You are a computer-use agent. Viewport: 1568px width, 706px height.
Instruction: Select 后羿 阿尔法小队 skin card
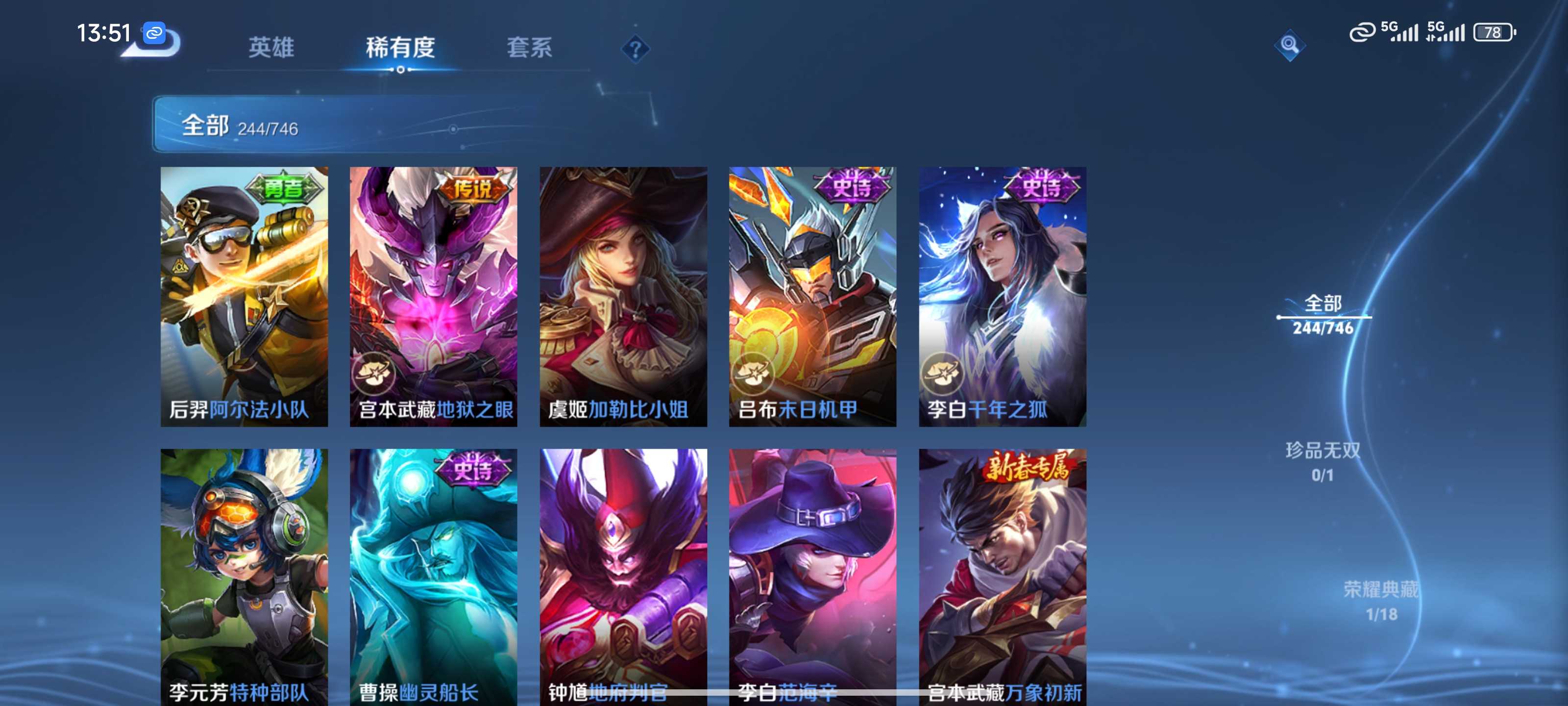[244, 296]
